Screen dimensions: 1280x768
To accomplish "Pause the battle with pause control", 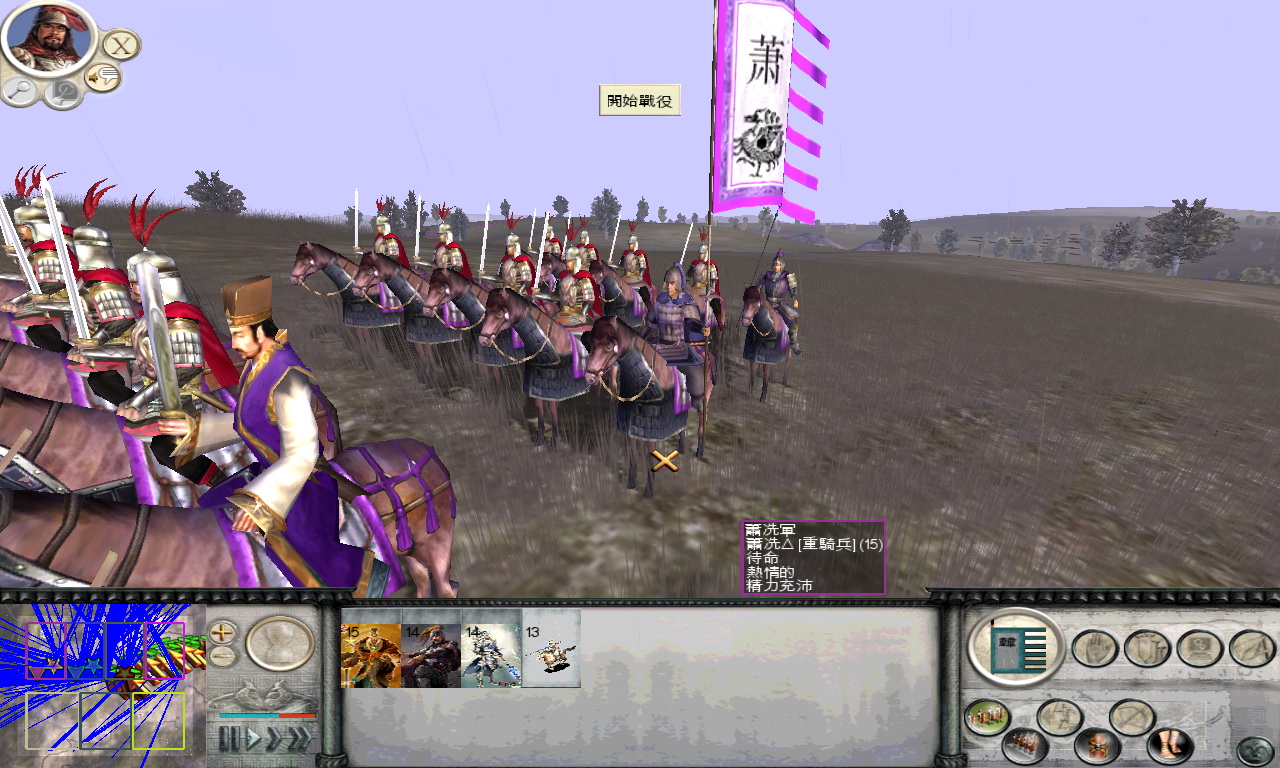I will pos(231,737).
